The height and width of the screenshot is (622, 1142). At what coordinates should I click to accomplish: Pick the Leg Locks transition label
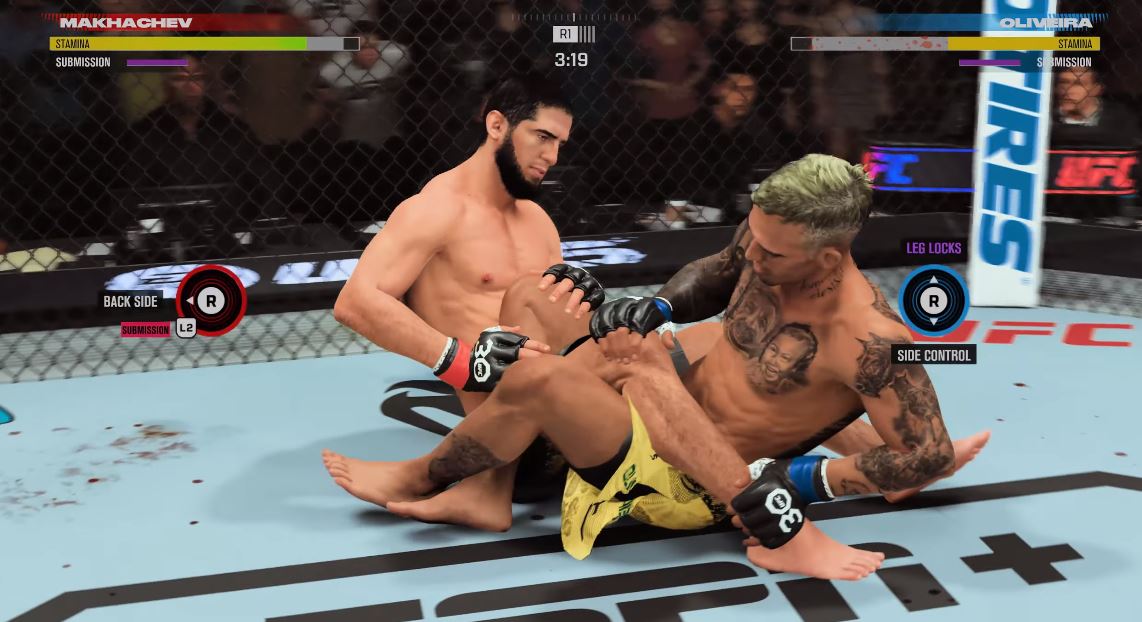(x=933, y=248)
